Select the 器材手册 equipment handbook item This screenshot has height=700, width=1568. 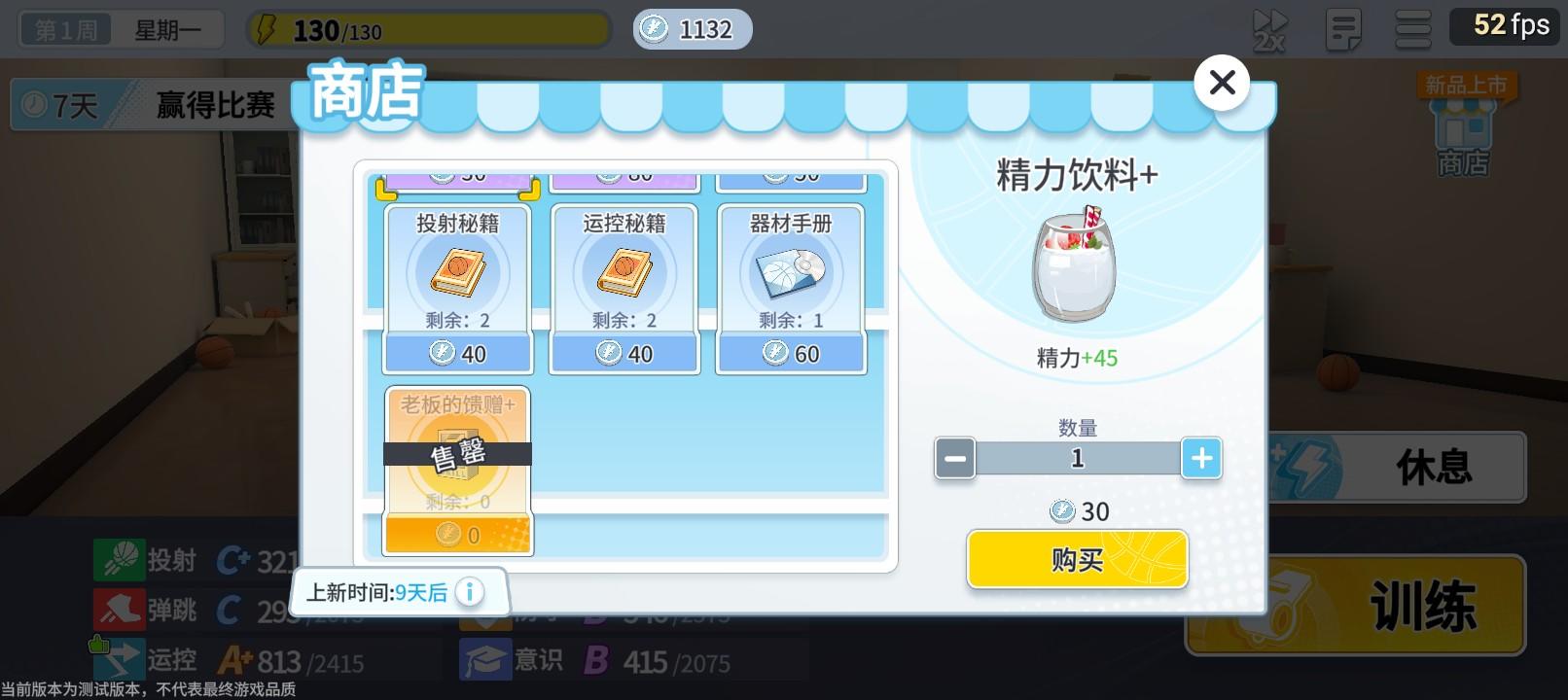click(791, 282)
